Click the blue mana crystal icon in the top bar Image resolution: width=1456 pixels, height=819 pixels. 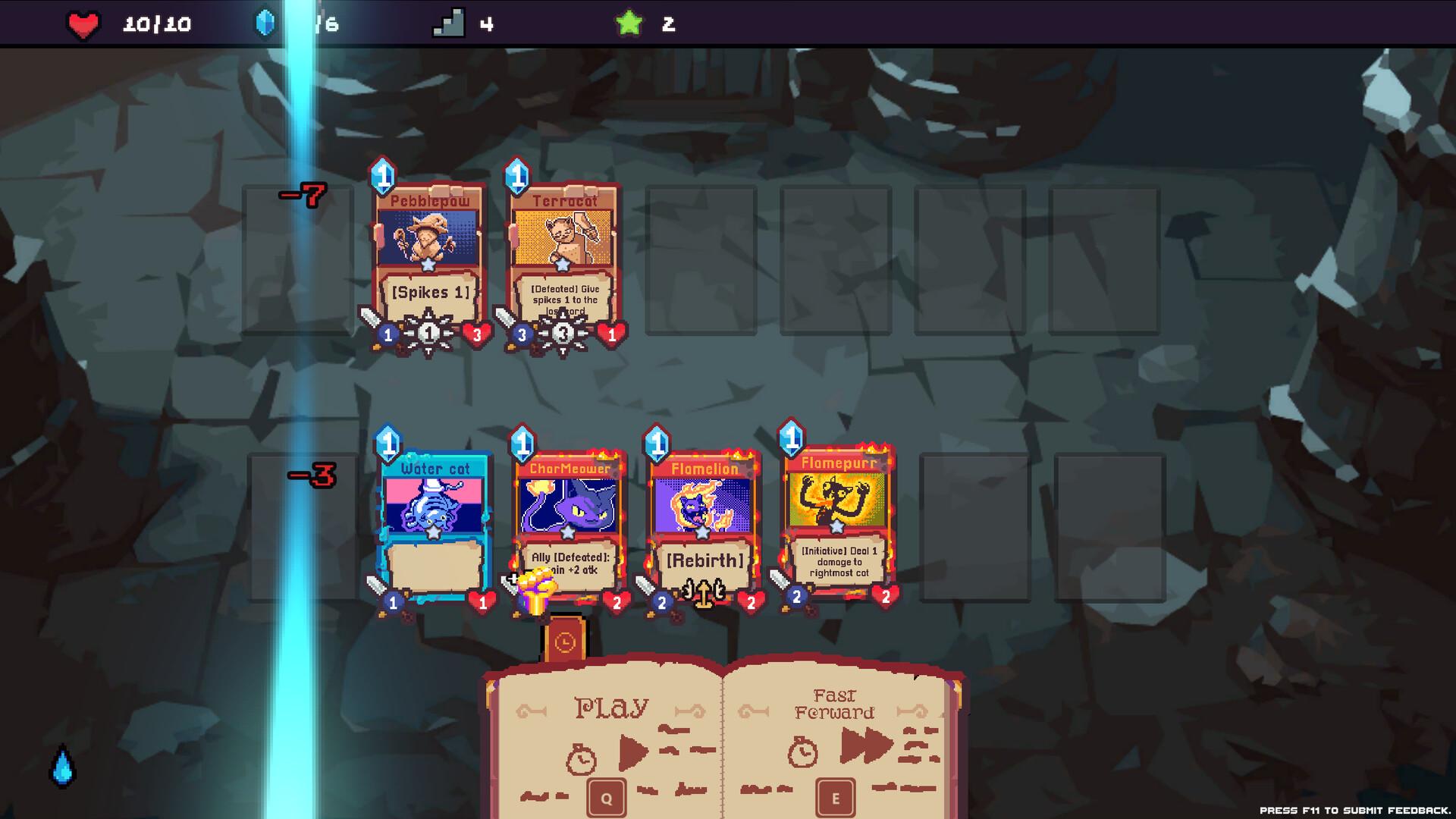point(266,24)
